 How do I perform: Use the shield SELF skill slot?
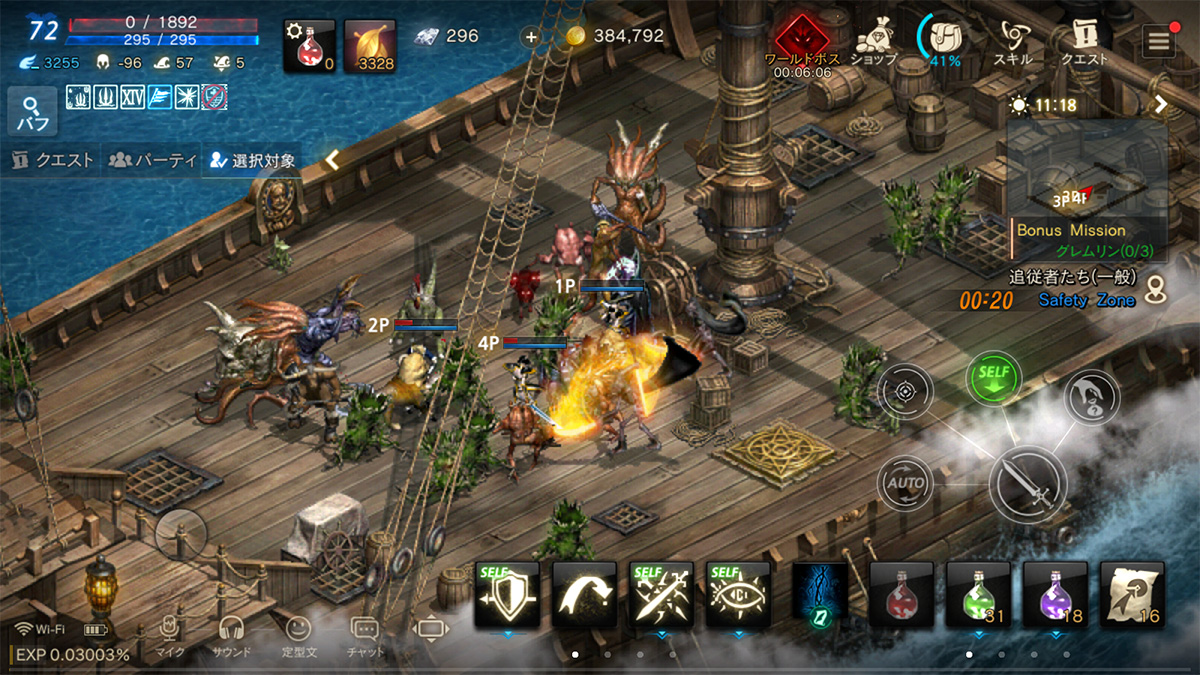[x=507, y=595]
